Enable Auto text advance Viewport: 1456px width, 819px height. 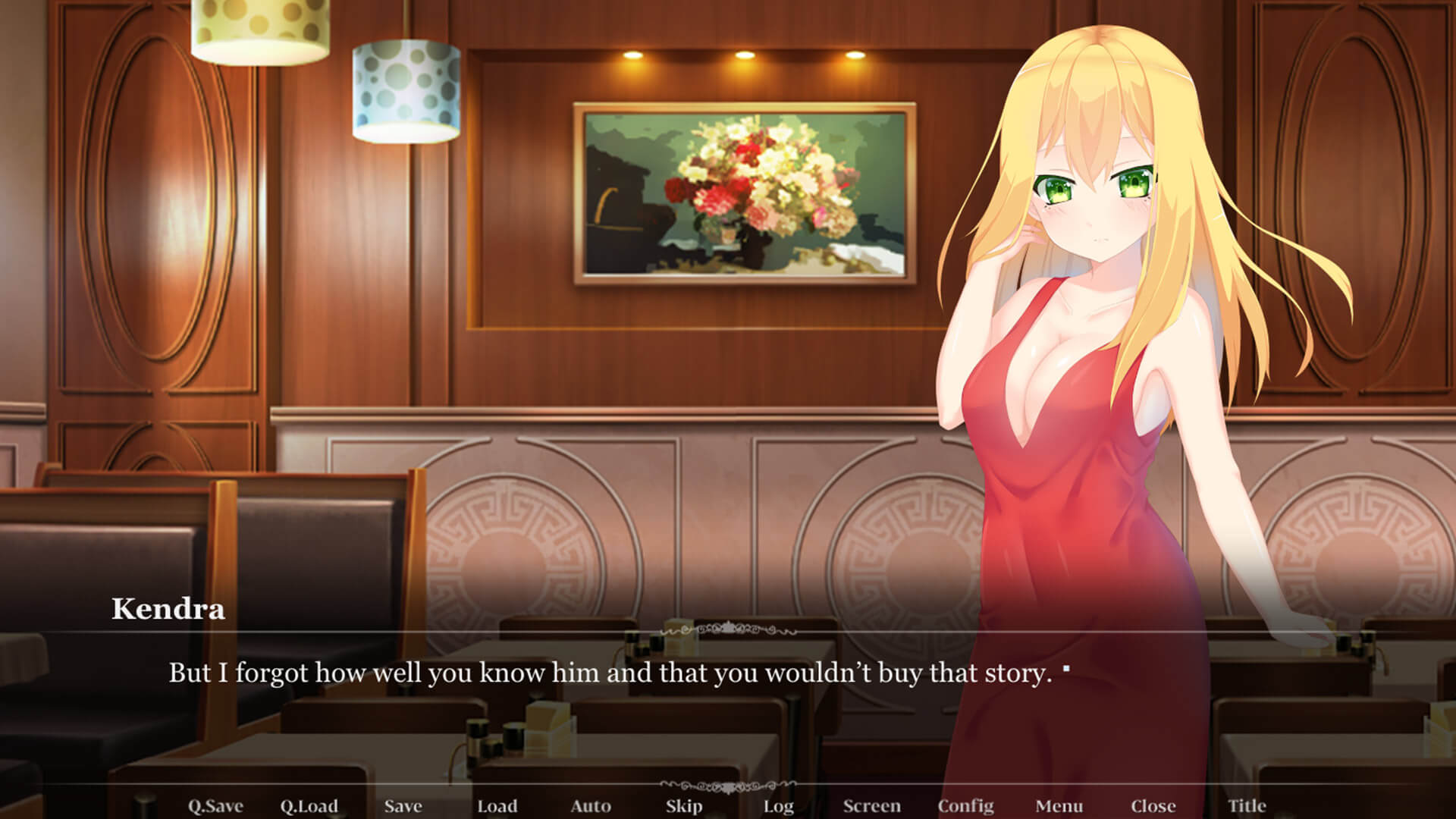click(x=591, y=806)
